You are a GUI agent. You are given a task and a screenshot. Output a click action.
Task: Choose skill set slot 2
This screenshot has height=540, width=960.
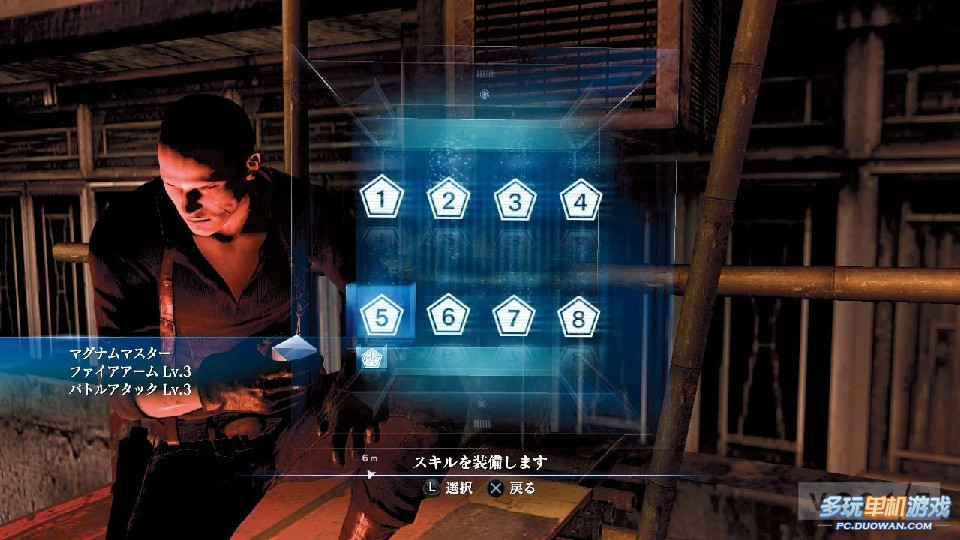448,200
